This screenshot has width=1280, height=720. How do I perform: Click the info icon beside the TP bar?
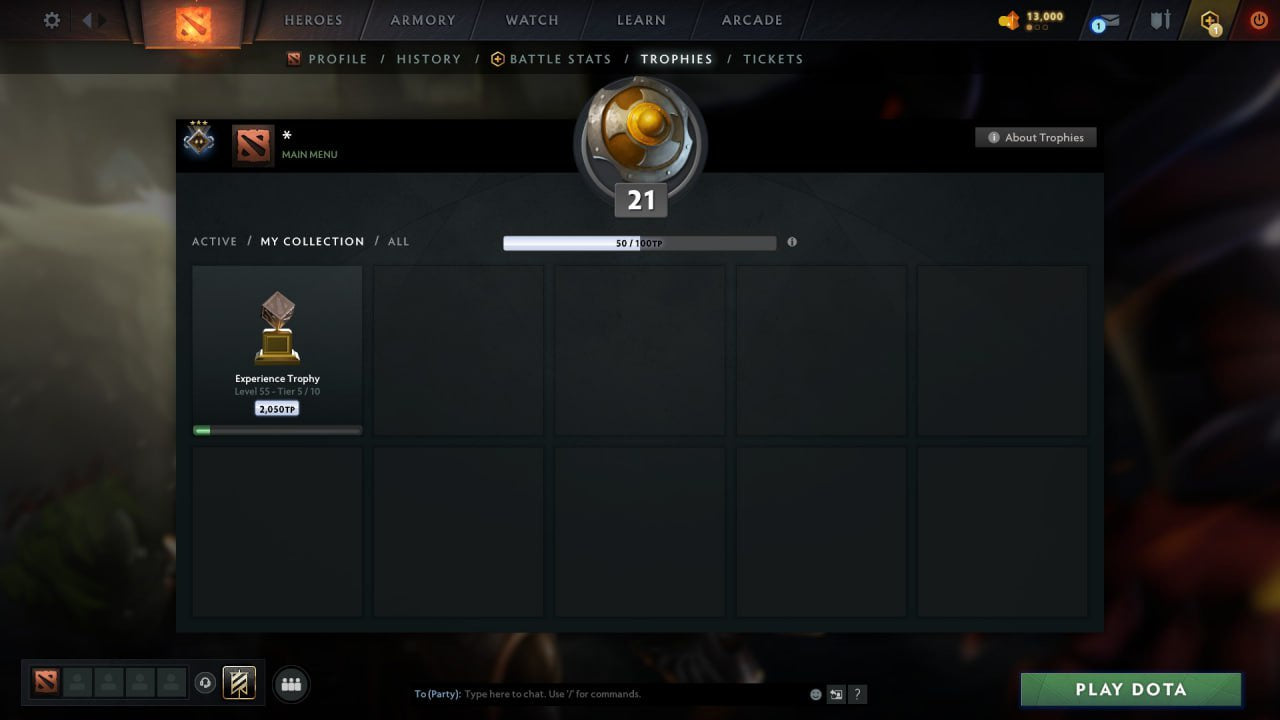click(x=792, y=242)
